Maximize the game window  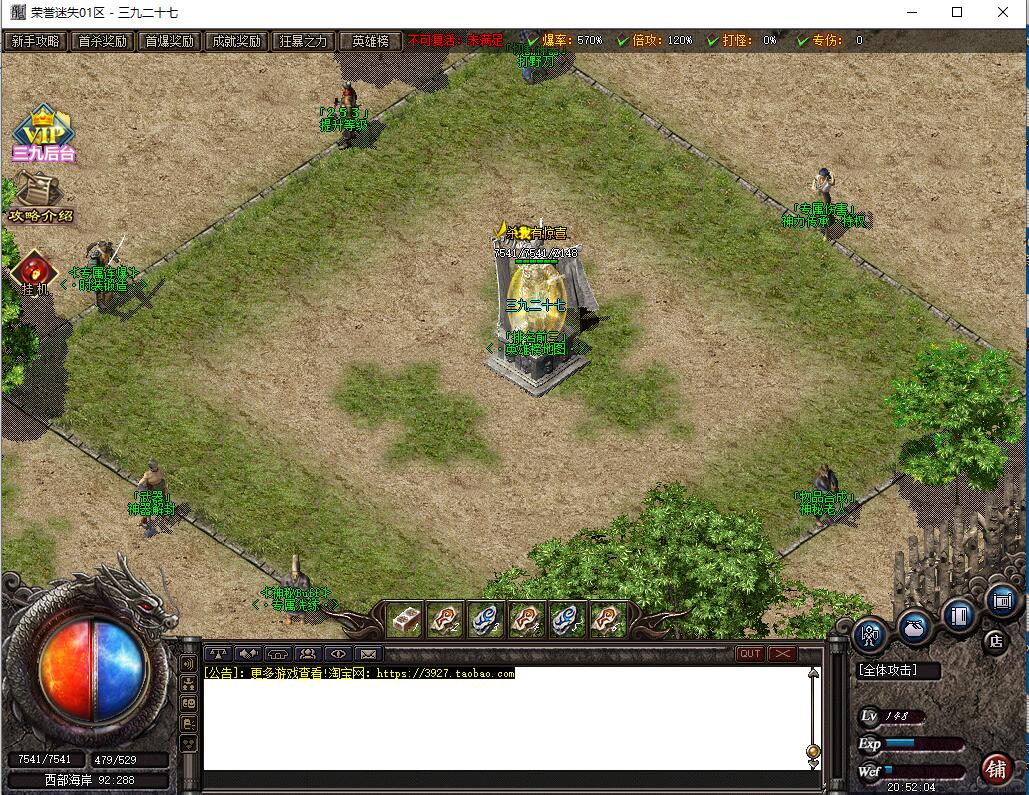[x=957, y=12]
